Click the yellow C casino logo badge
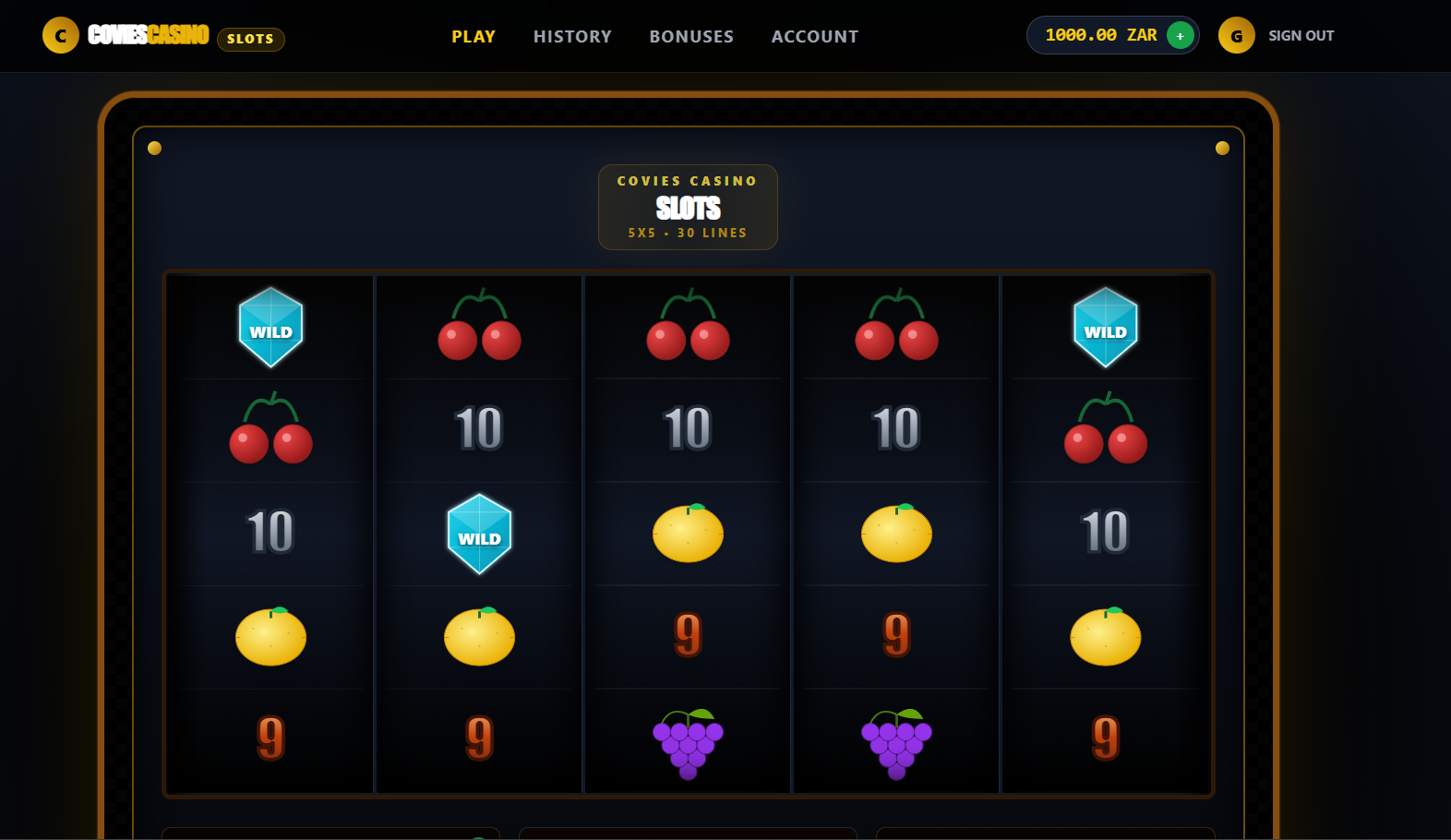This screenshot has height=840, width=1451. point(61,35)
